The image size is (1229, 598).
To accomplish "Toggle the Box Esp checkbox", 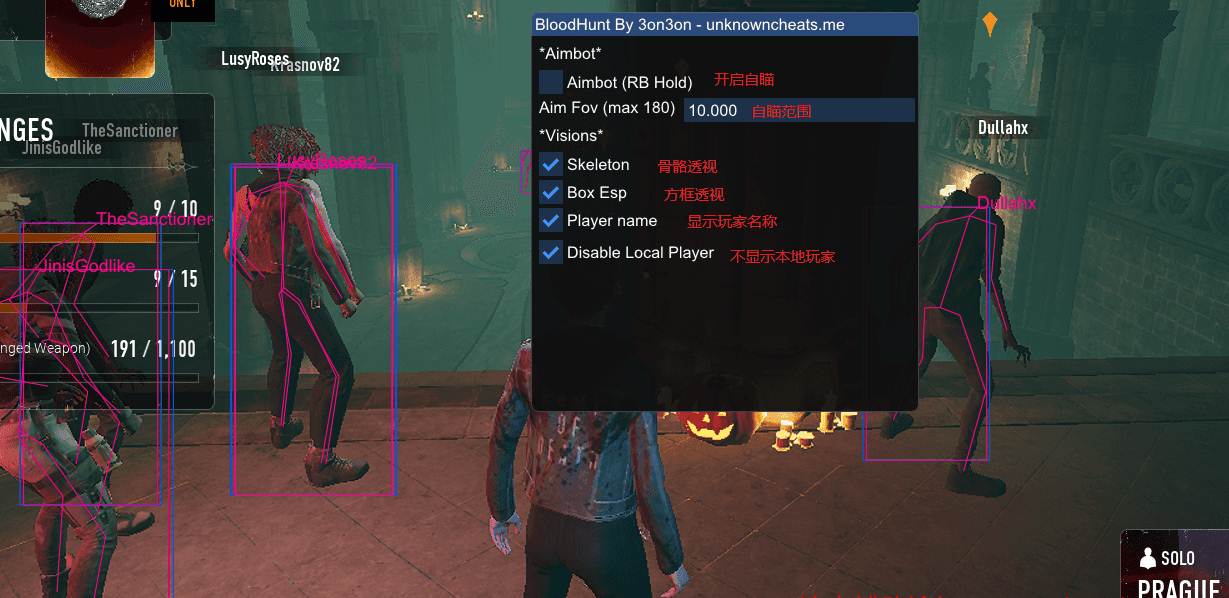I will [551, 192].
